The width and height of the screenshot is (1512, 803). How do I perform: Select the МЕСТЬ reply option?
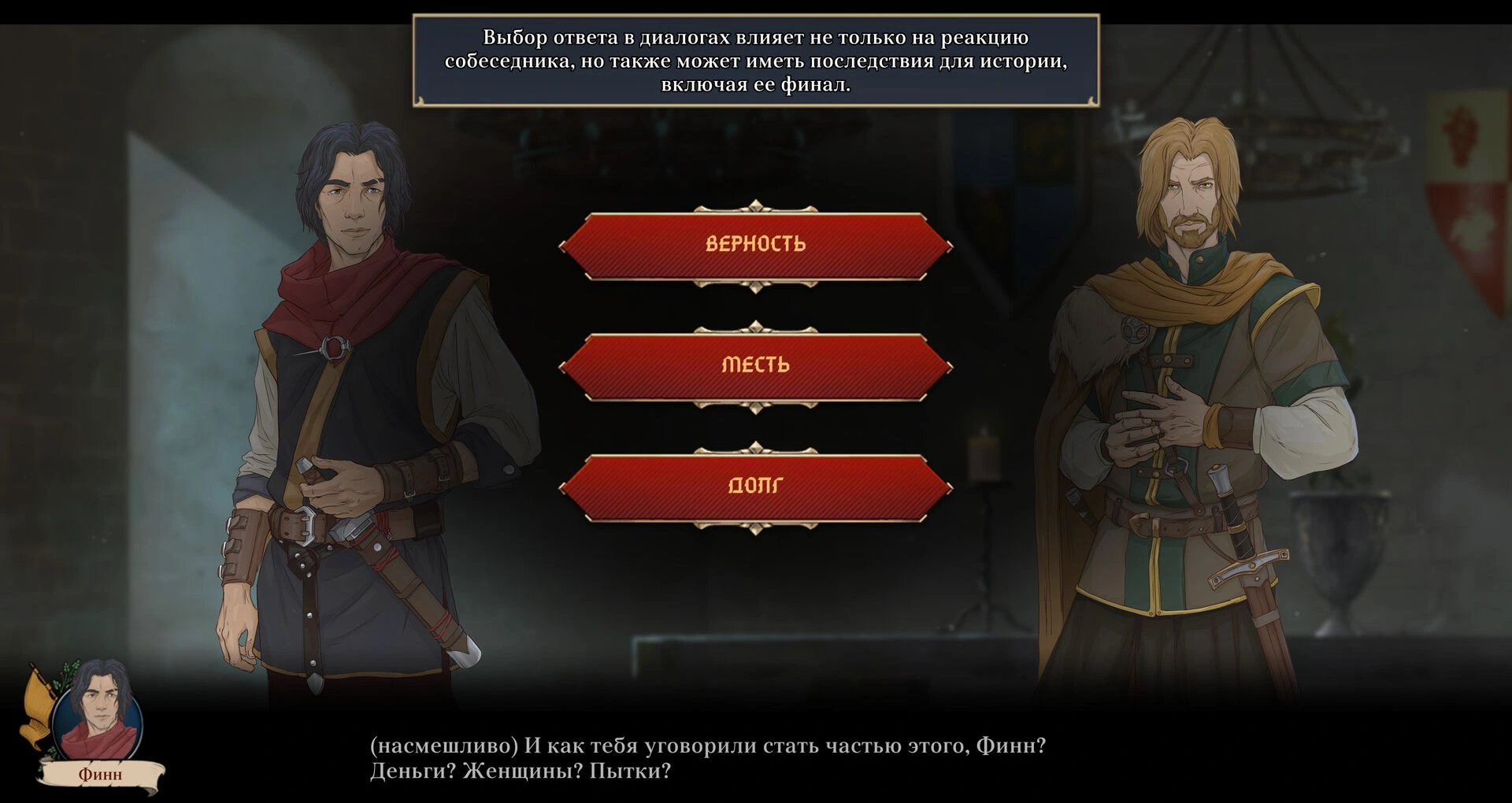[755, 366]
